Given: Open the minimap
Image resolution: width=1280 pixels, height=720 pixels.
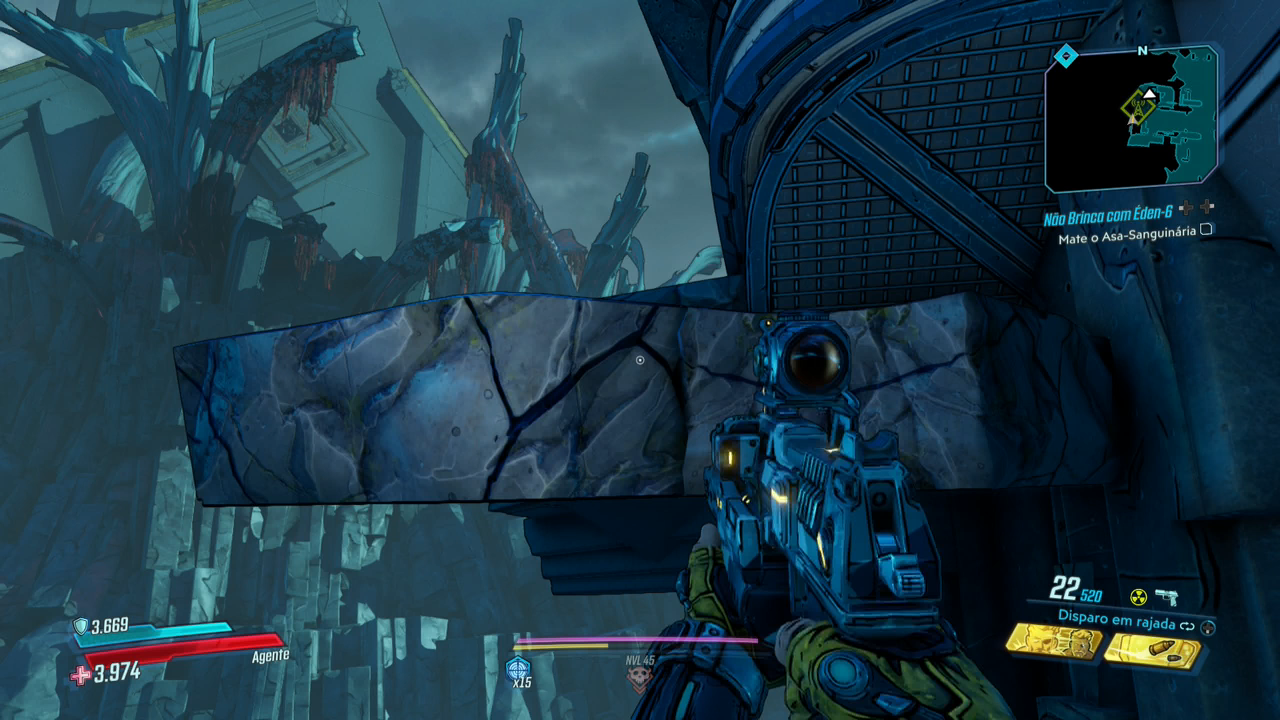Looking at the screenshot, I should pyautogui.click(x=1131, y=120).
